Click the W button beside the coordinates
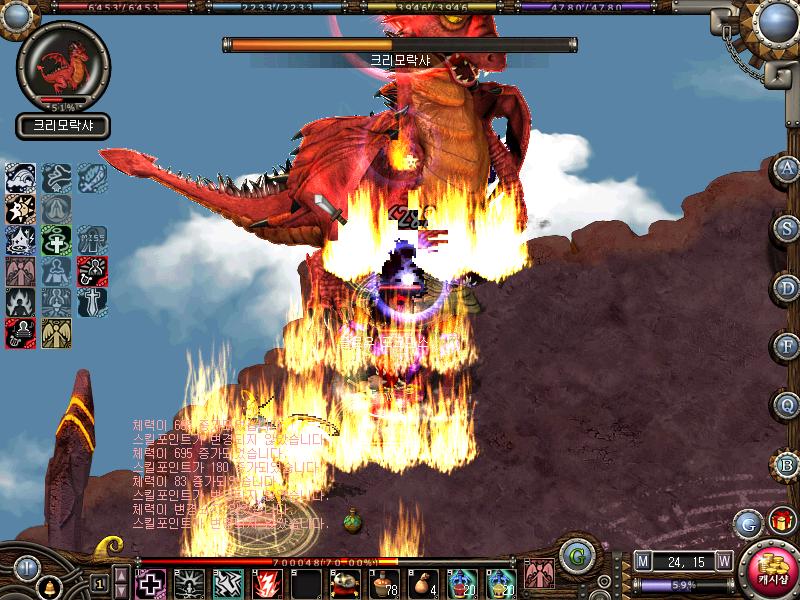The height and width of the screenshot is (600, 800). click(x=723, y=560)
